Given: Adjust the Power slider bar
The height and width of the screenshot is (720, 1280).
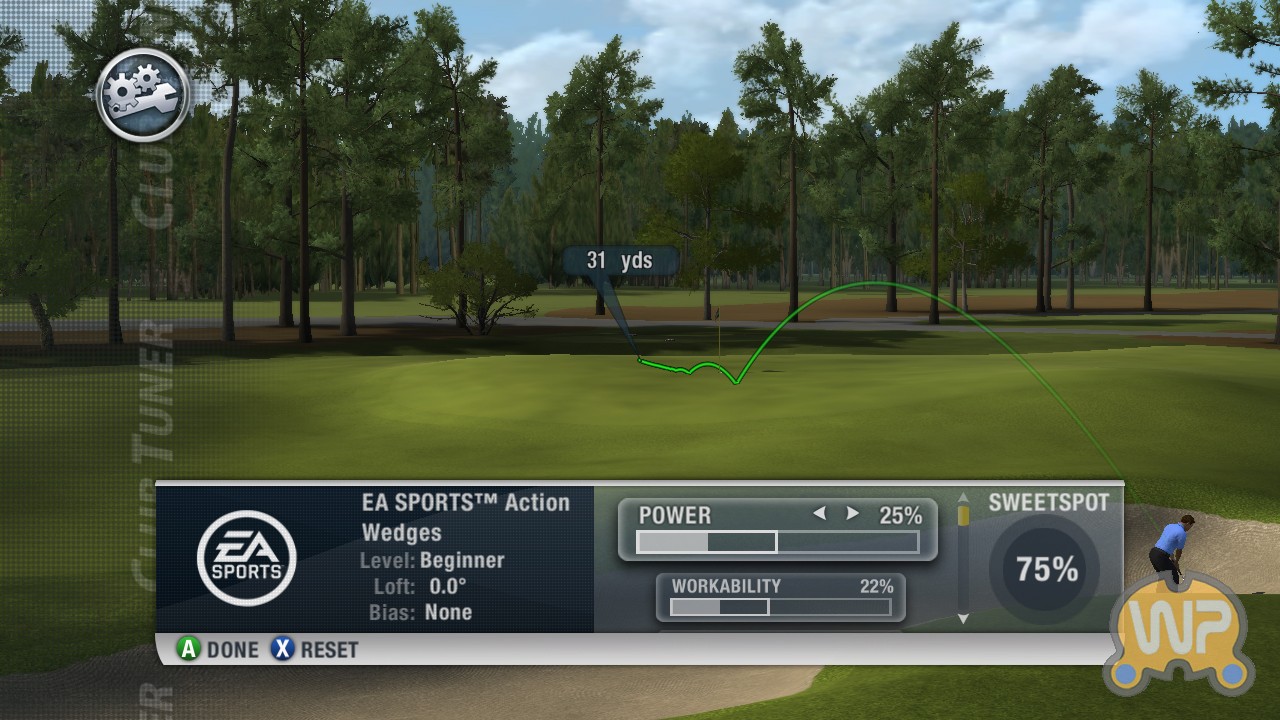Looking at the screenshot, I should (x=777, y=542).
